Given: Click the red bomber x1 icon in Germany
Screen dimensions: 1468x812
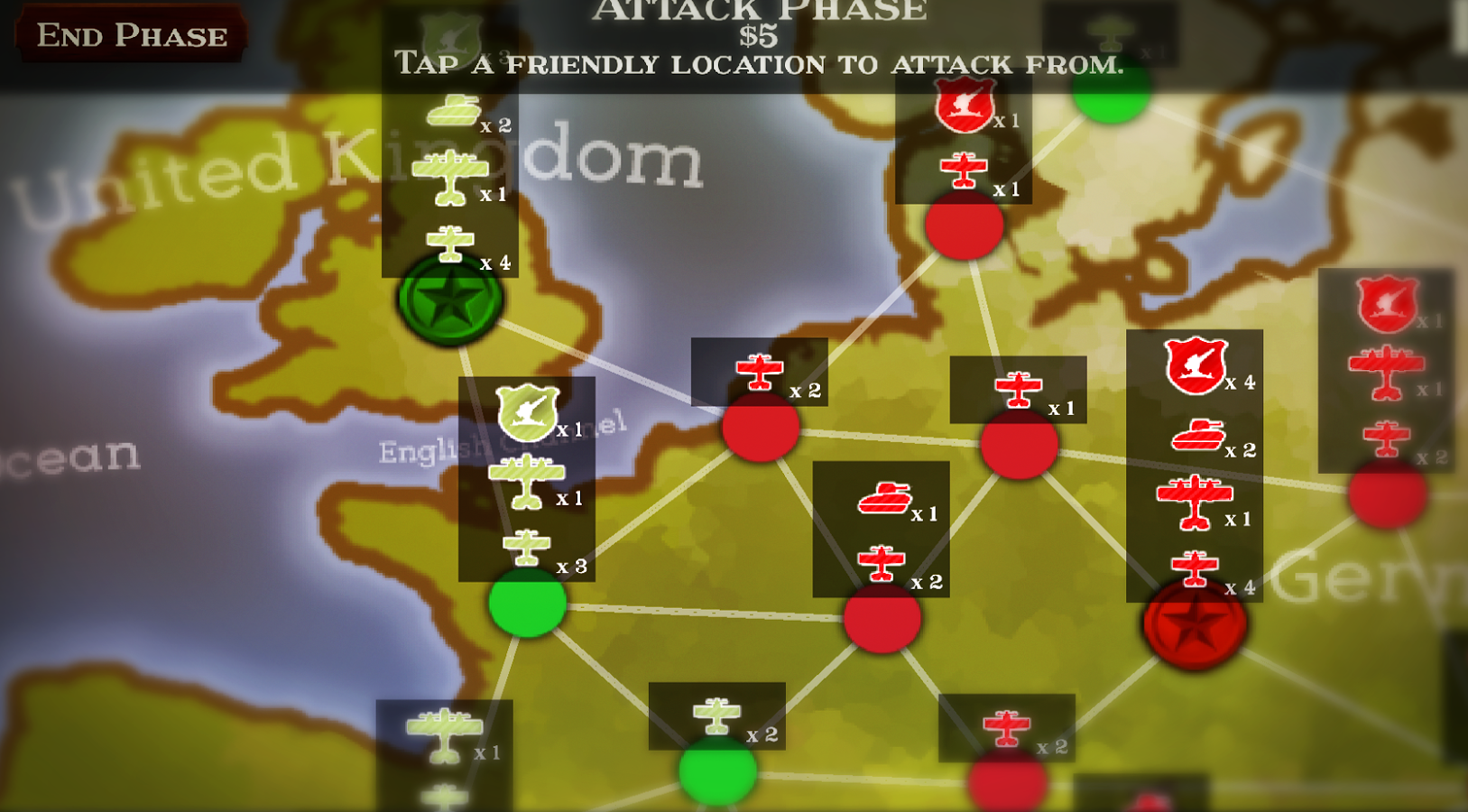Looking at the screenshot, I should tap(1193, 494).
